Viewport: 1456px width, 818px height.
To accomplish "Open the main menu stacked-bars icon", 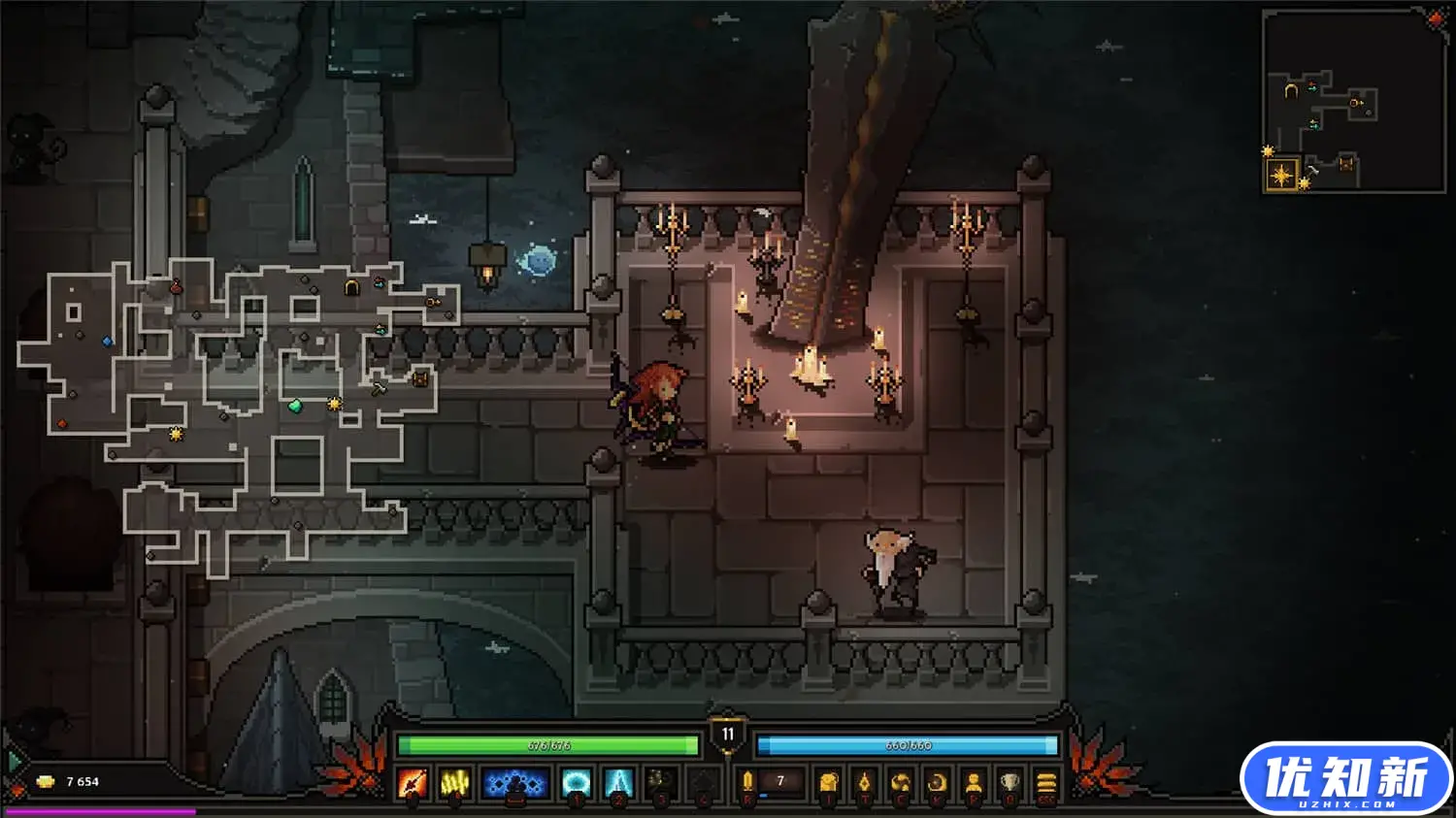I will (1045, 782).
